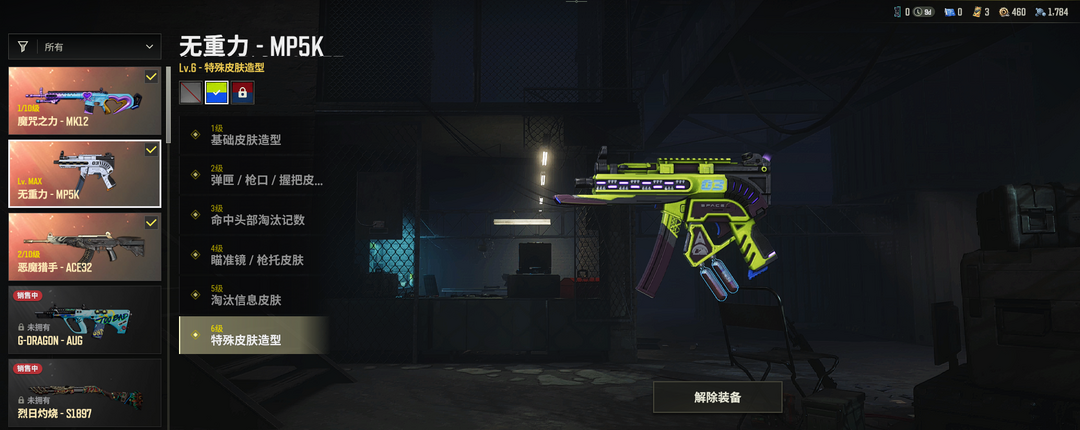Viewport: 1080px width, 430px height.
Task: Show level 2 弹匣 / 枪口 / 握把 skin row
Action: (253, 175)
